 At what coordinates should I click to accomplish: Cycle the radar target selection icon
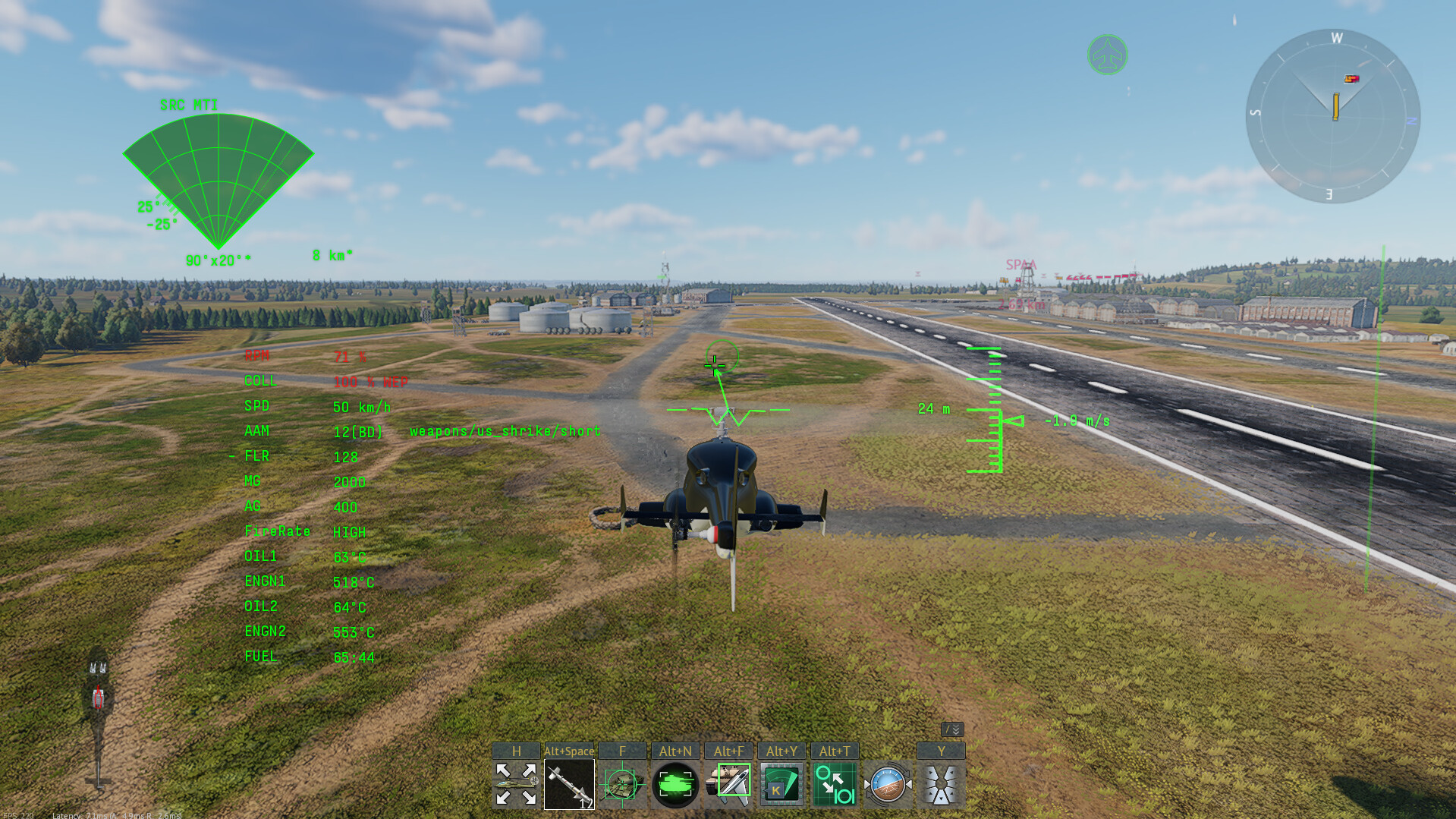(x=834, y=784)
